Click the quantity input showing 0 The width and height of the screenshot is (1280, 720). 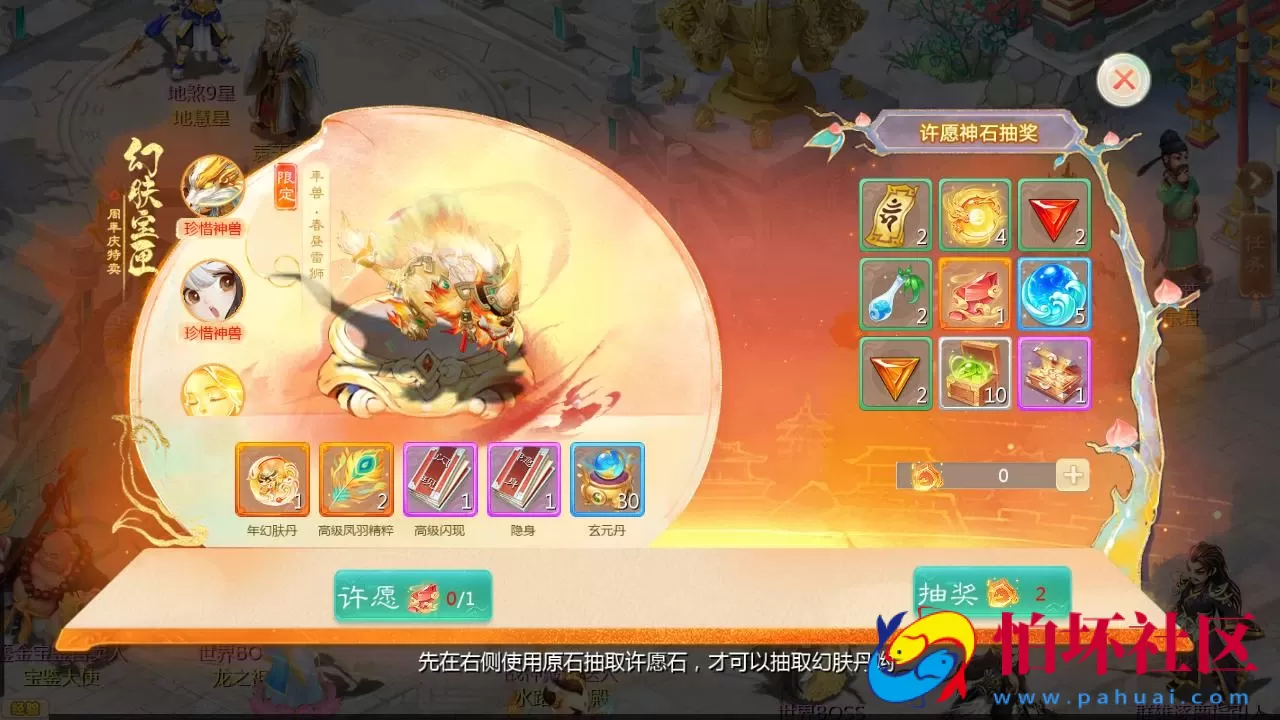pyautogui.click(x=1003, y=476)
